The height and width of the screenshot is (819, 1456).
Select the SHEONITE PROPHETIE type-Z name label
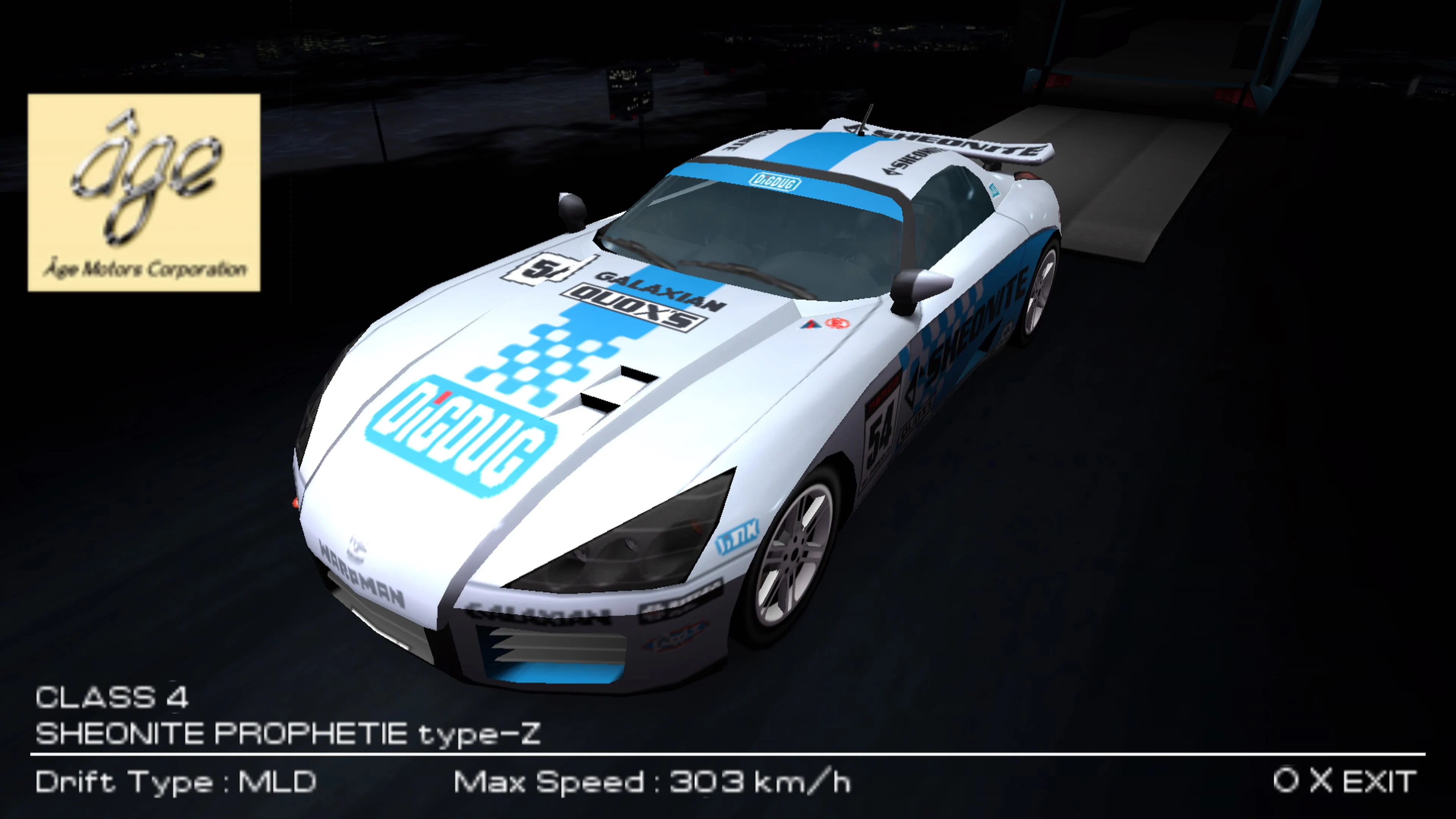(288, 733)
